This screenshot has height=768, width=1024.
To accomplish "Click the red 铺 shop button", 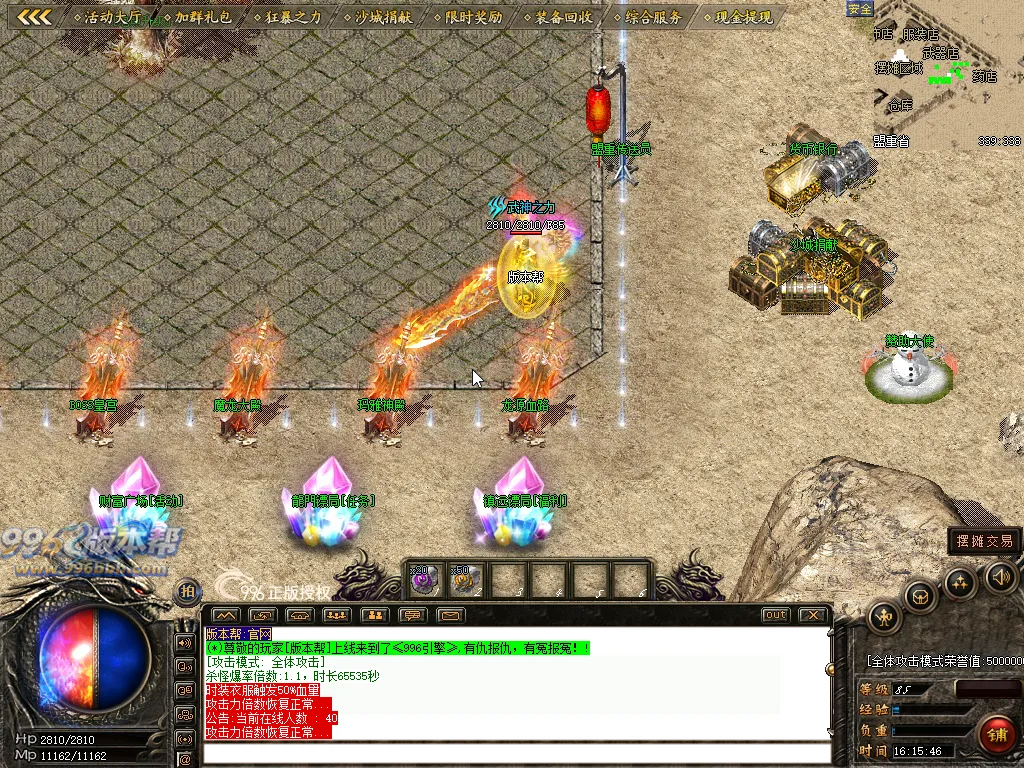I will click(x=997, y=735).
